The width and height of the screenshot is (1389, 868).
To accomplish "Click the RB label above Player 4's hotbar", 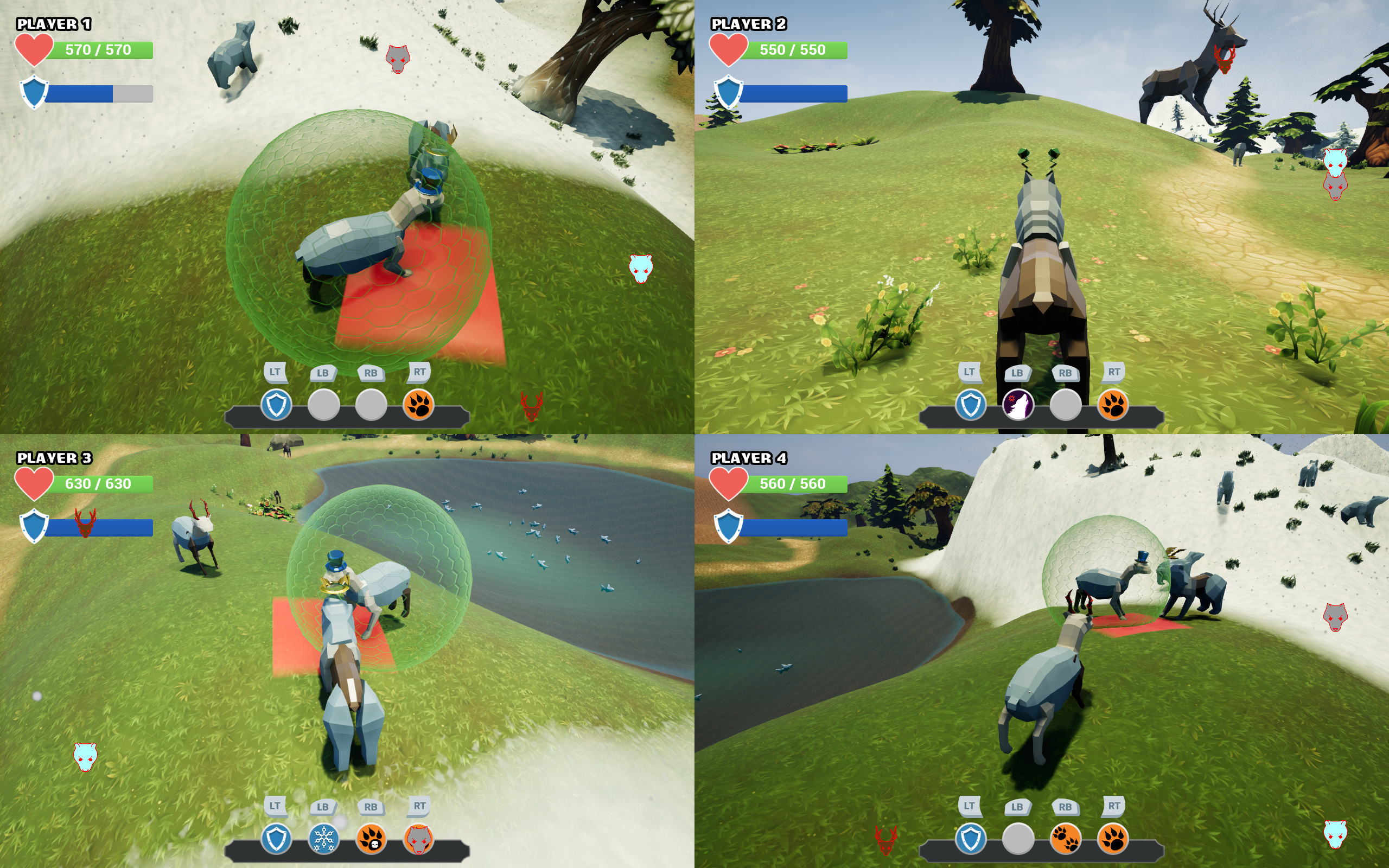I will tap(1066, 807).
